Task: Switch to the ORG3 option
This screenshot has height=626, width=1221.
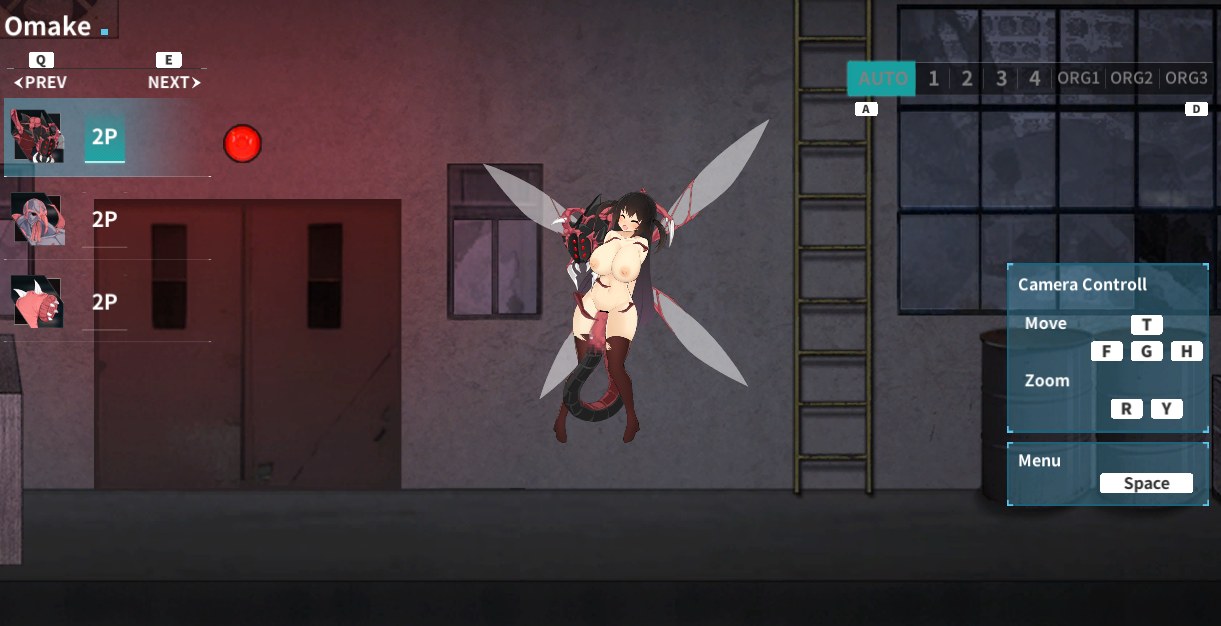Action: [x=1186, y=79]
